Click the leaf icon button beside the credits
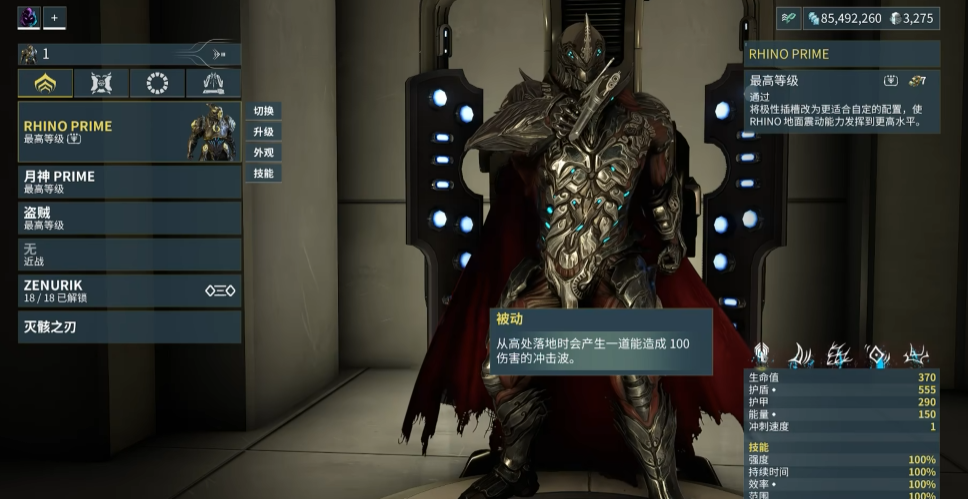 (789, 18)
